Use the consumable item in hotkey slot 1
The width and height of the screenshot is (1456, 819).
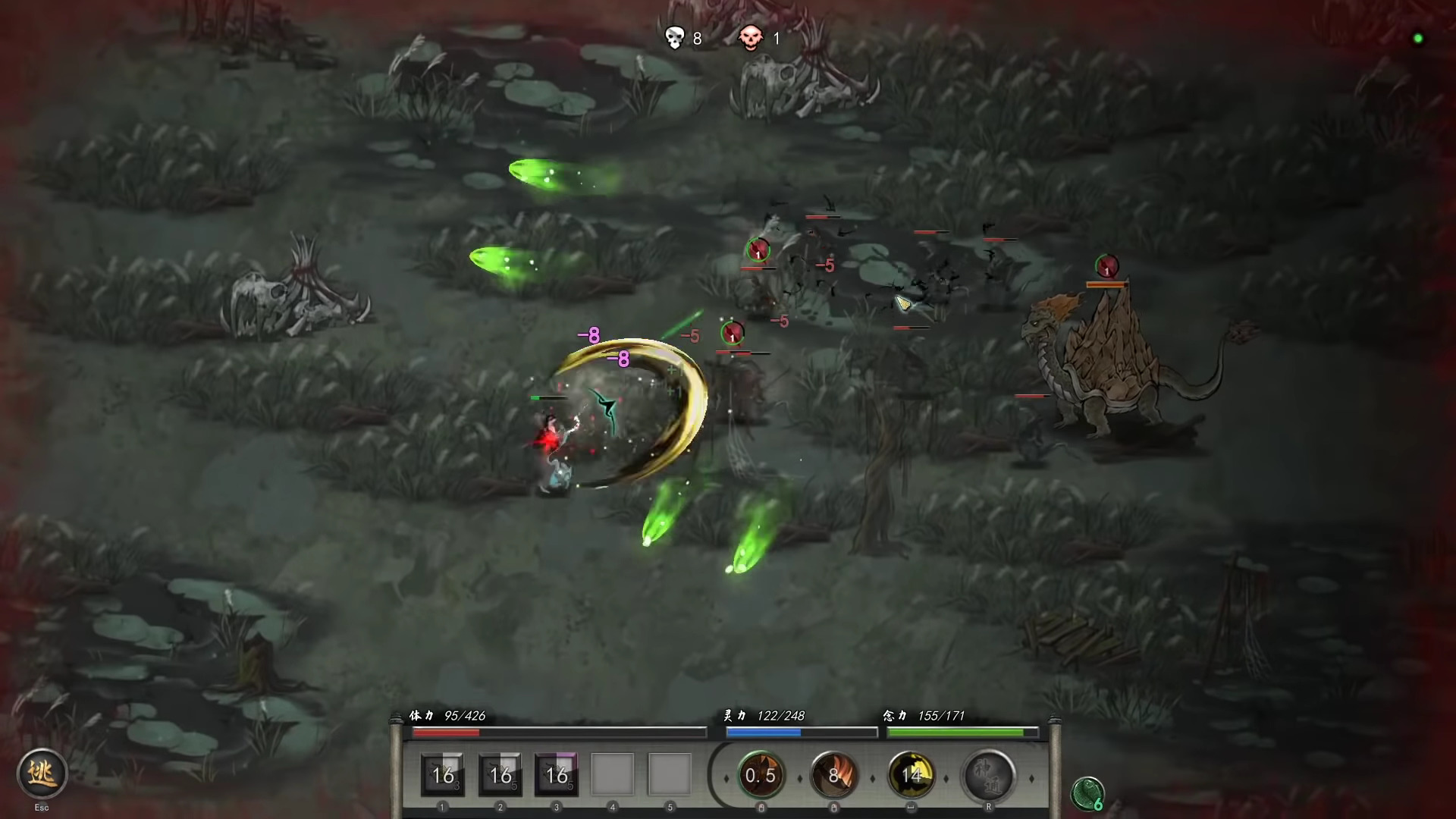[x=444, y=775]
